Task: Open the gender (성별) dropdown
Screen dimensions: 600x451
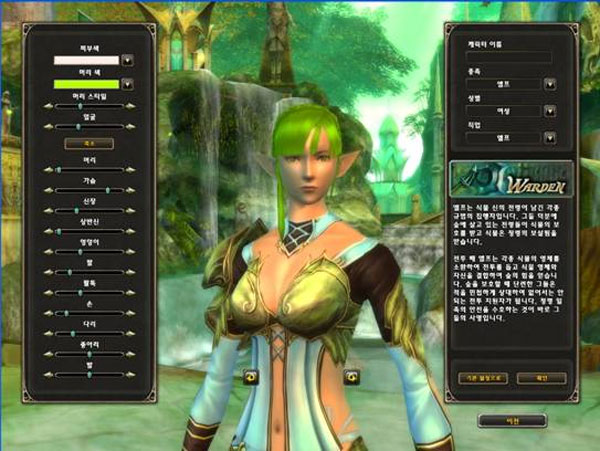Action: [x=550, y=111]
